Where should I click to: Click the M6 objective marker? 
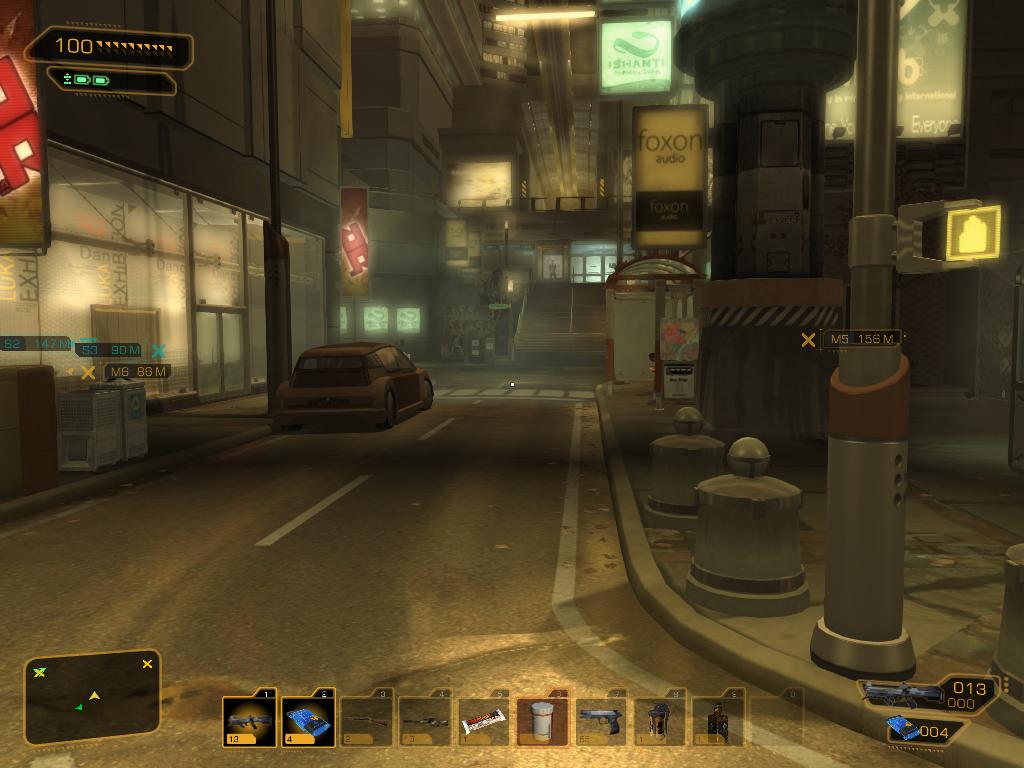[x=88, y=373]
